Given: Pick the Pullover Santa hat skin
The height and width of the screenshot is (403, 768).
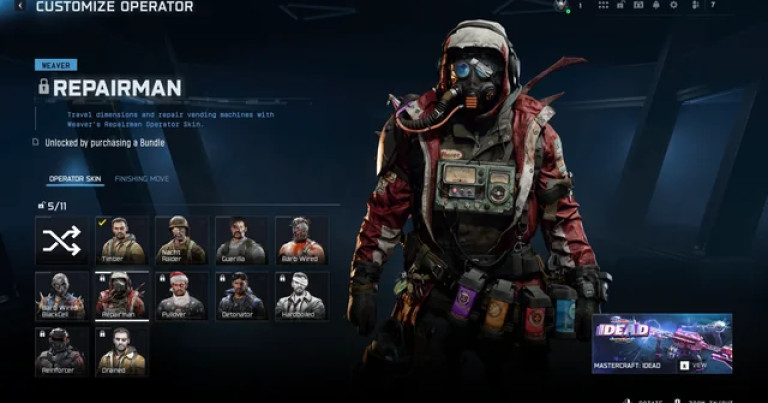Looking at the screenshot, I should tap(181, 296).
